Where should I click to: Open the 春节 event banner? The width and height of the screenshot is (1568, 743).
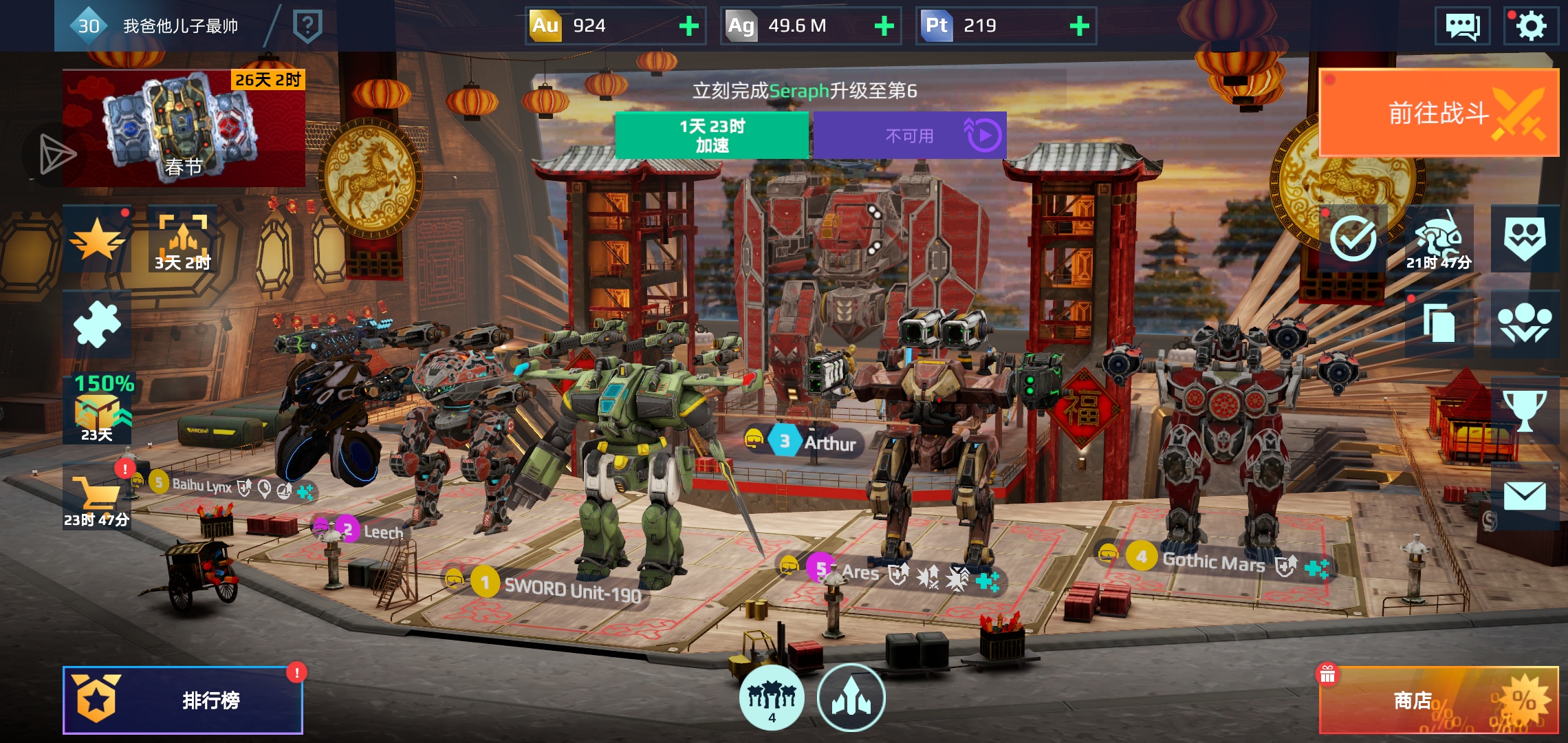click(x=184, y=128)
